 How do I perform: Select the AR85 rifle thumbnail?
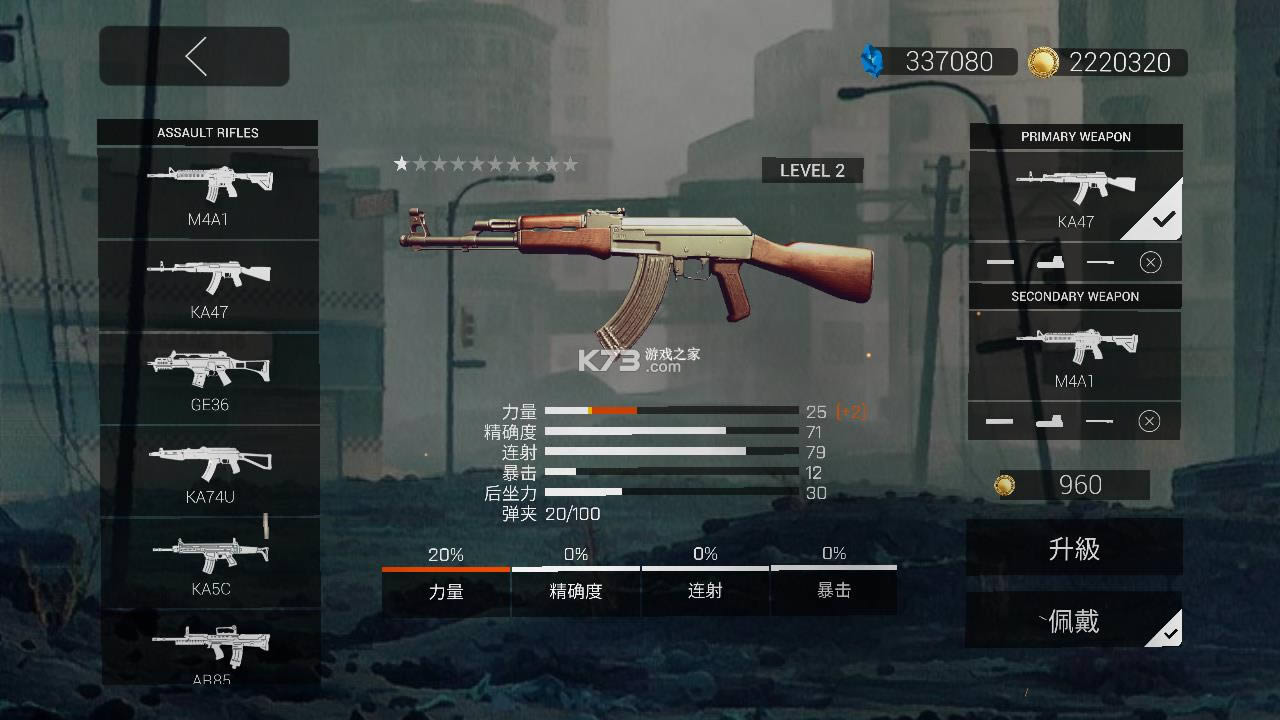[x=208, y=650]
